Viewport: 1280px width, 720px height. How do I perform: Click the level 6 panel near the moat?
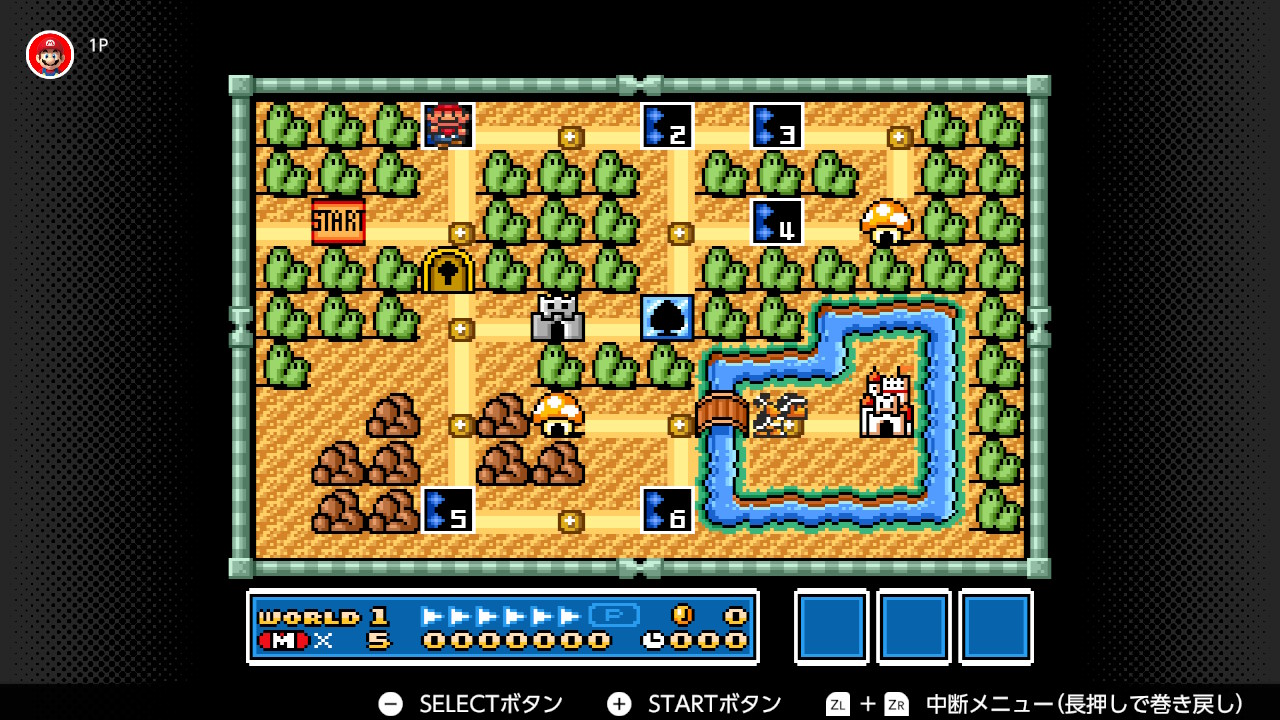(667, 512)
